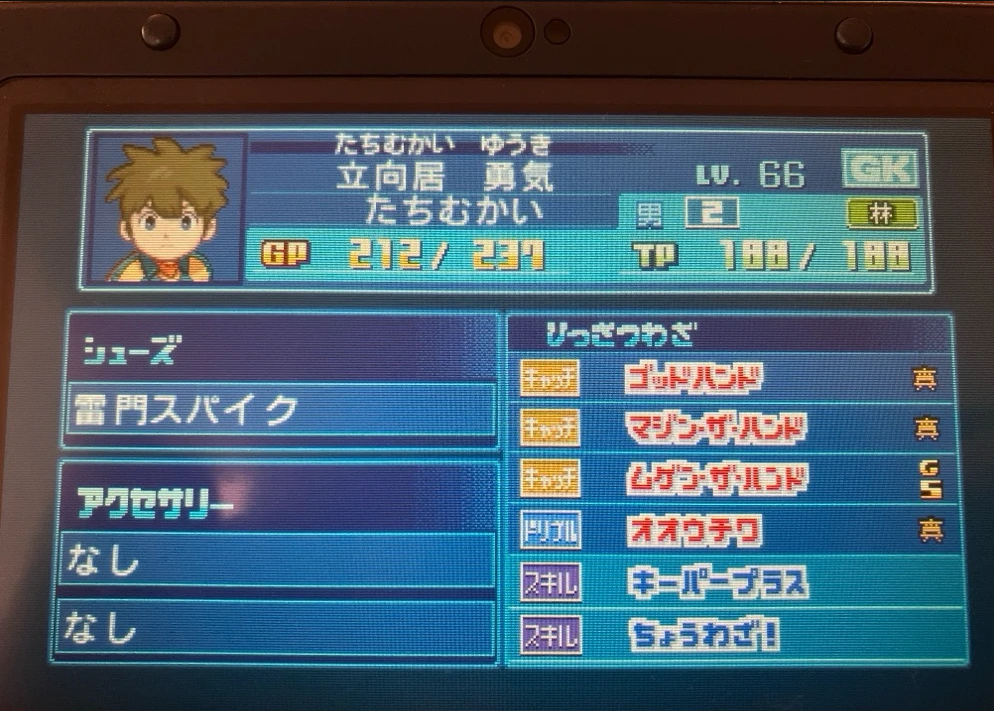Pick the ムゲン・ザ・ハンド technique
Screen dimensions: 994x711
[729, 480]
